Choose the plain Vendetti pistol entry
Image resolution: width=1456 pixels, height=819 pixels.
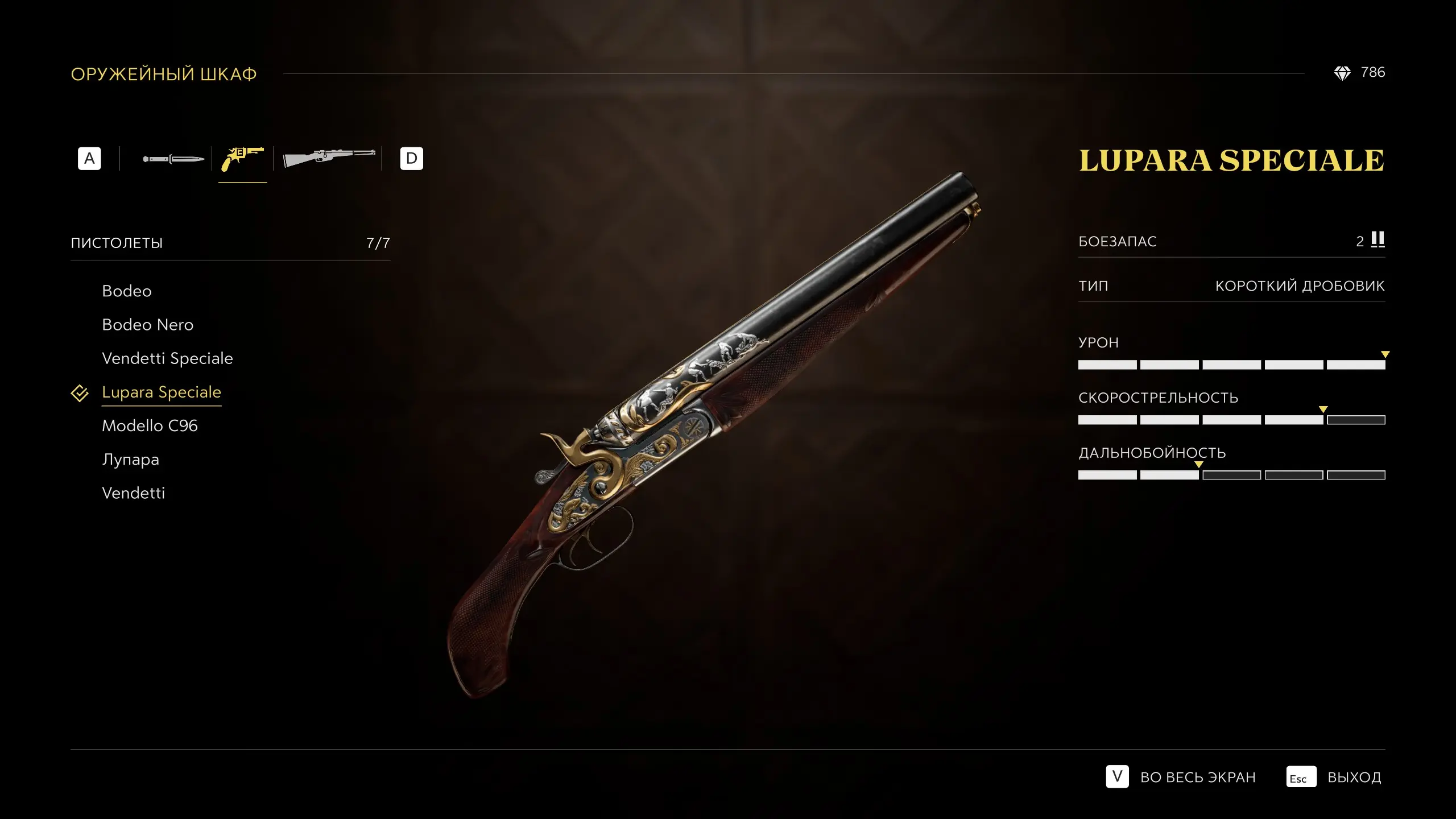point(133,493)
